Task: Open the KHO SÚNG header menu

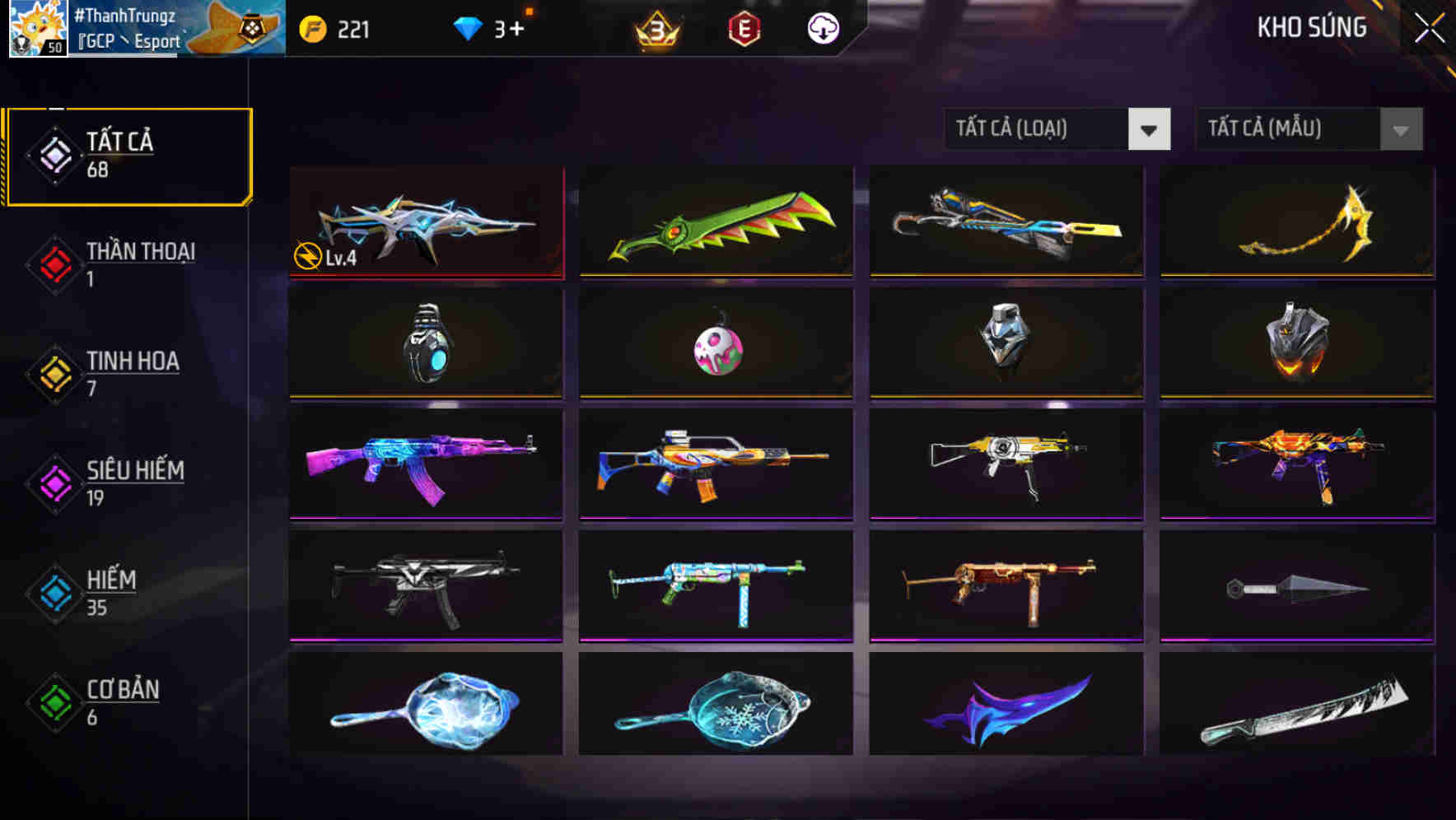Action: [1311, 27]
